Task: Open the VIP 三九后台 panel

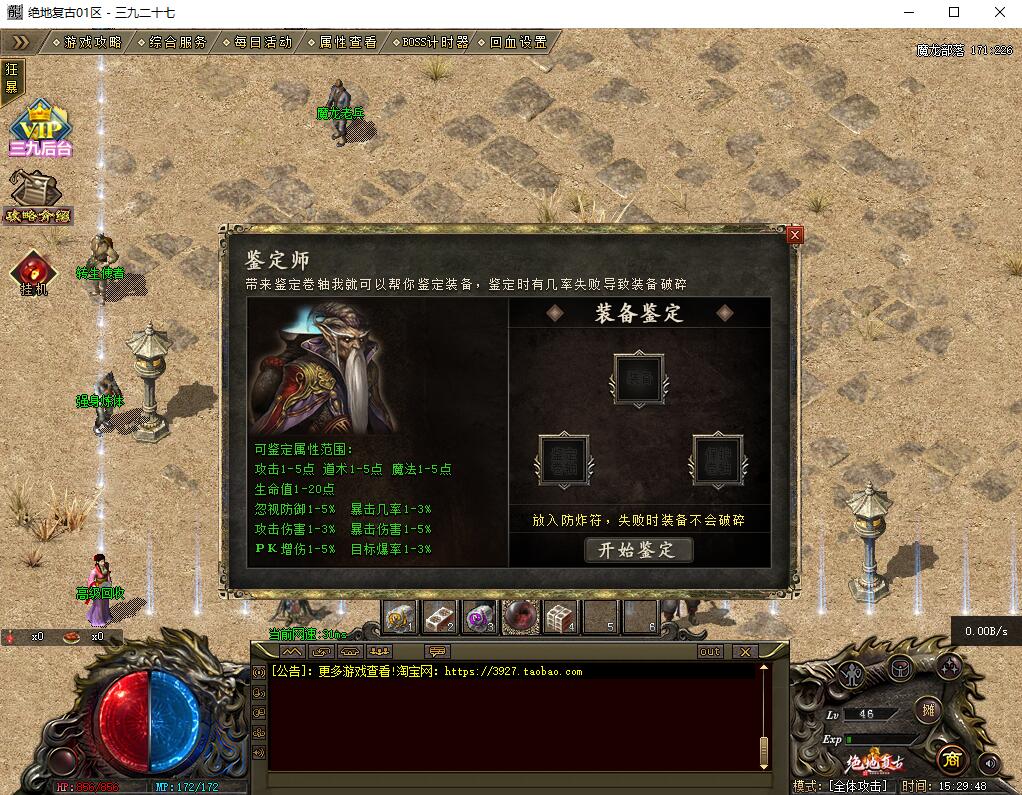Action: click(40, 130)
